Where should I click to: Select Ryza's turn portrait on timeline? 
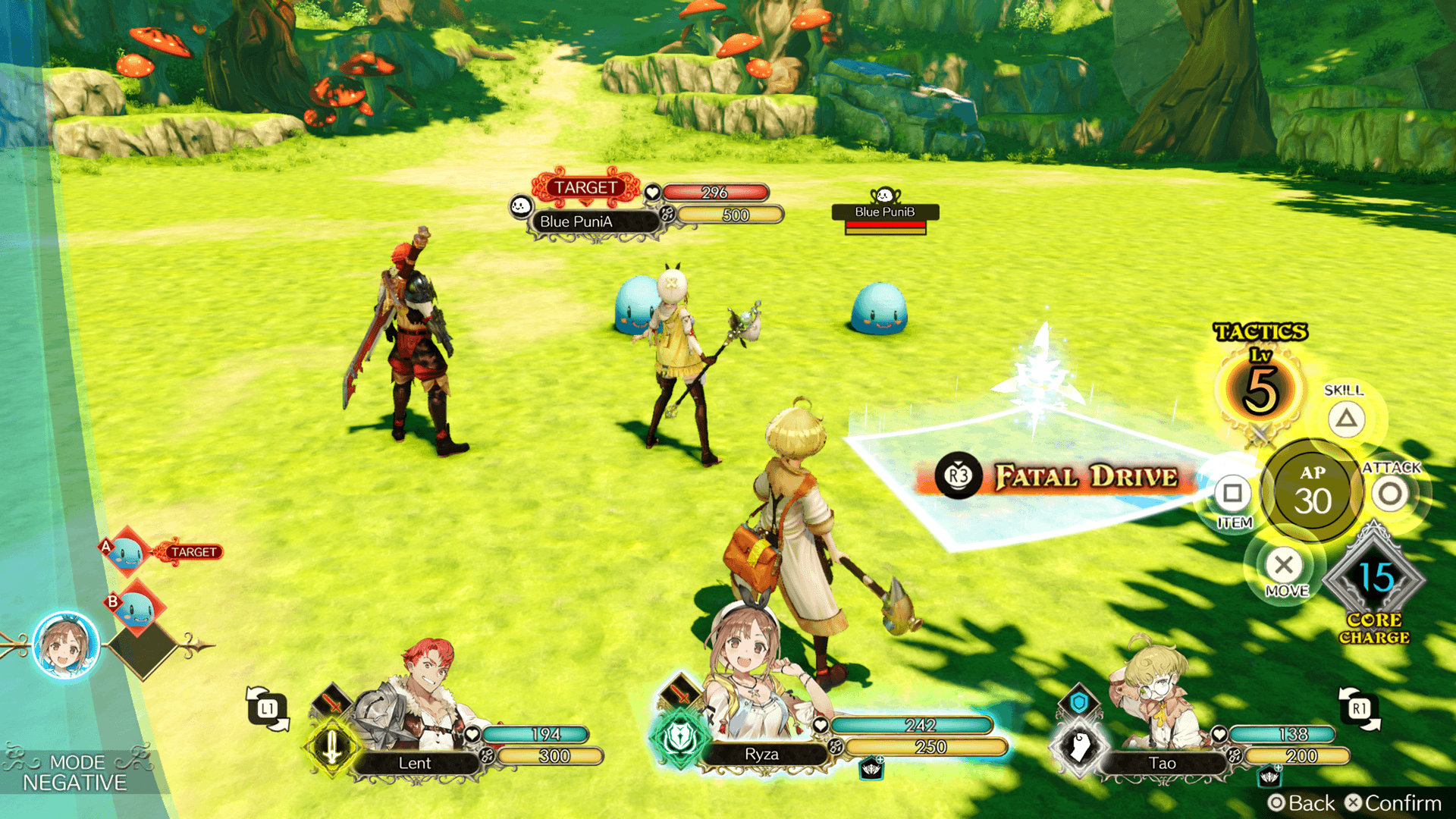click(x=67, y=647)
